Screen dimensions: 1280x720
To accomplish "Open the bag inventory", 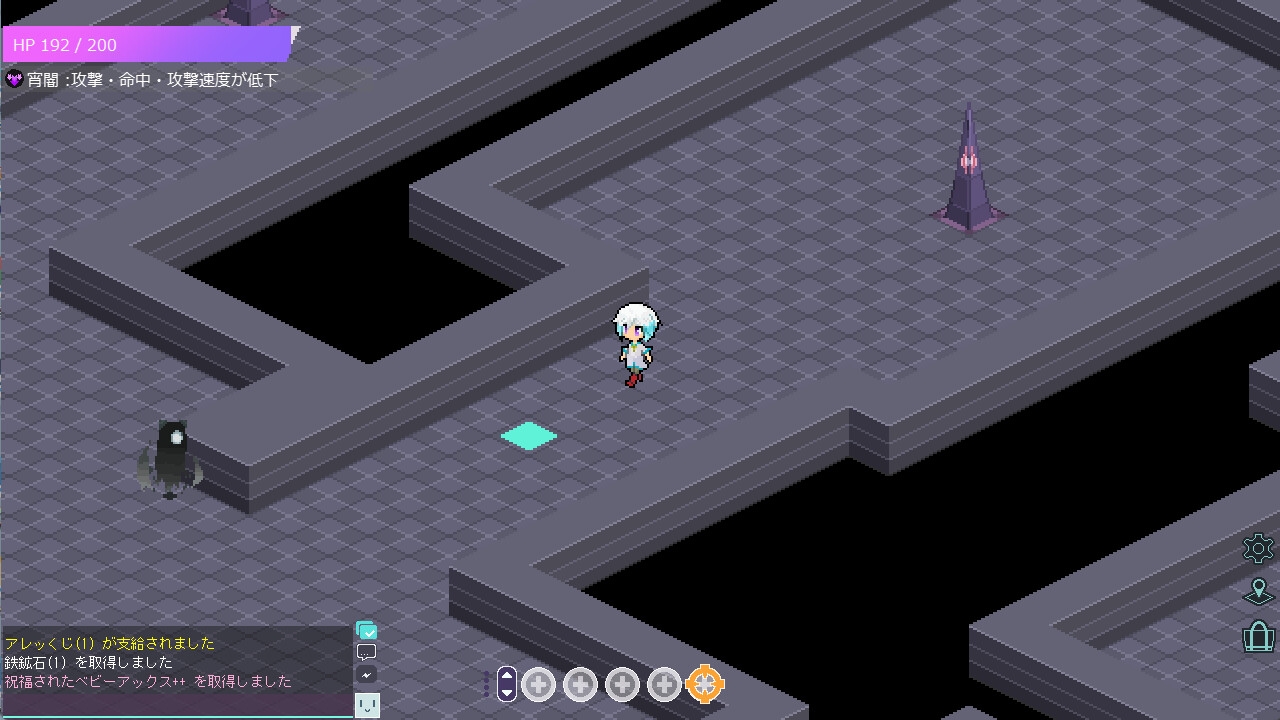I will pos(1258,636).
